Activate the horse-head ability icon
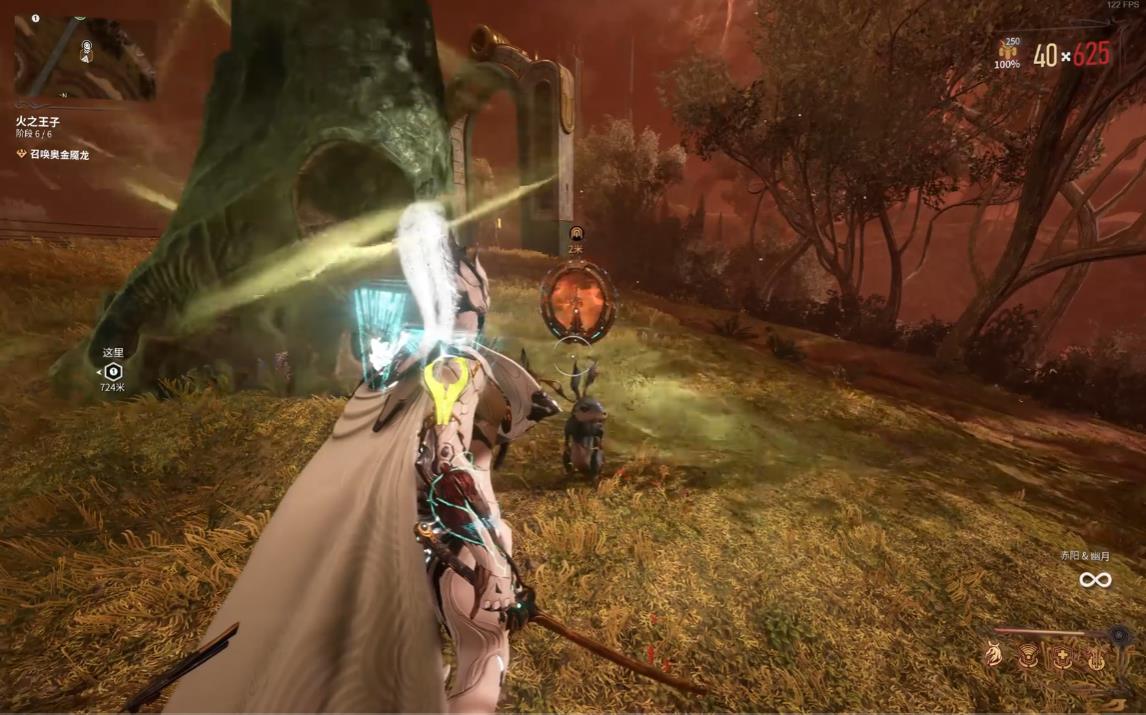The image size is (1146, 715). [x=993, y=655]
